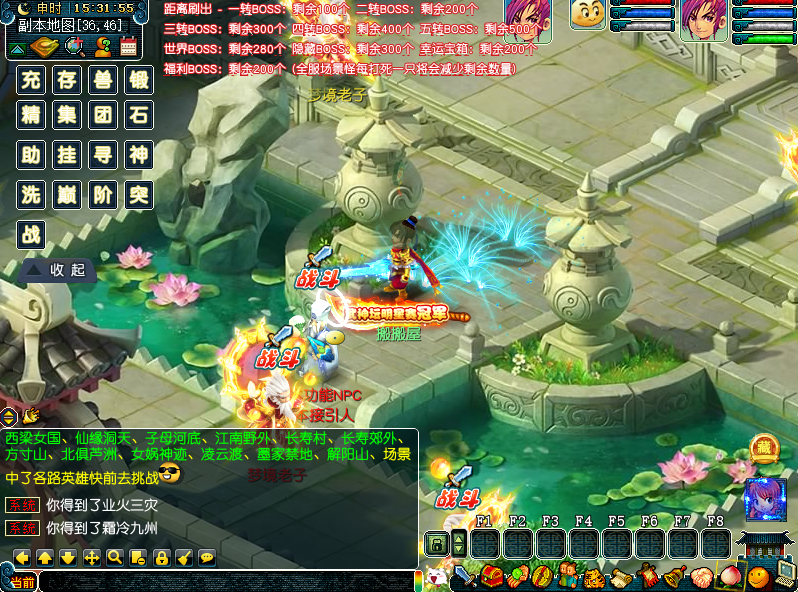Select the F1 hotkey skill slot
The image size is (798, 592).
(486, 544)
